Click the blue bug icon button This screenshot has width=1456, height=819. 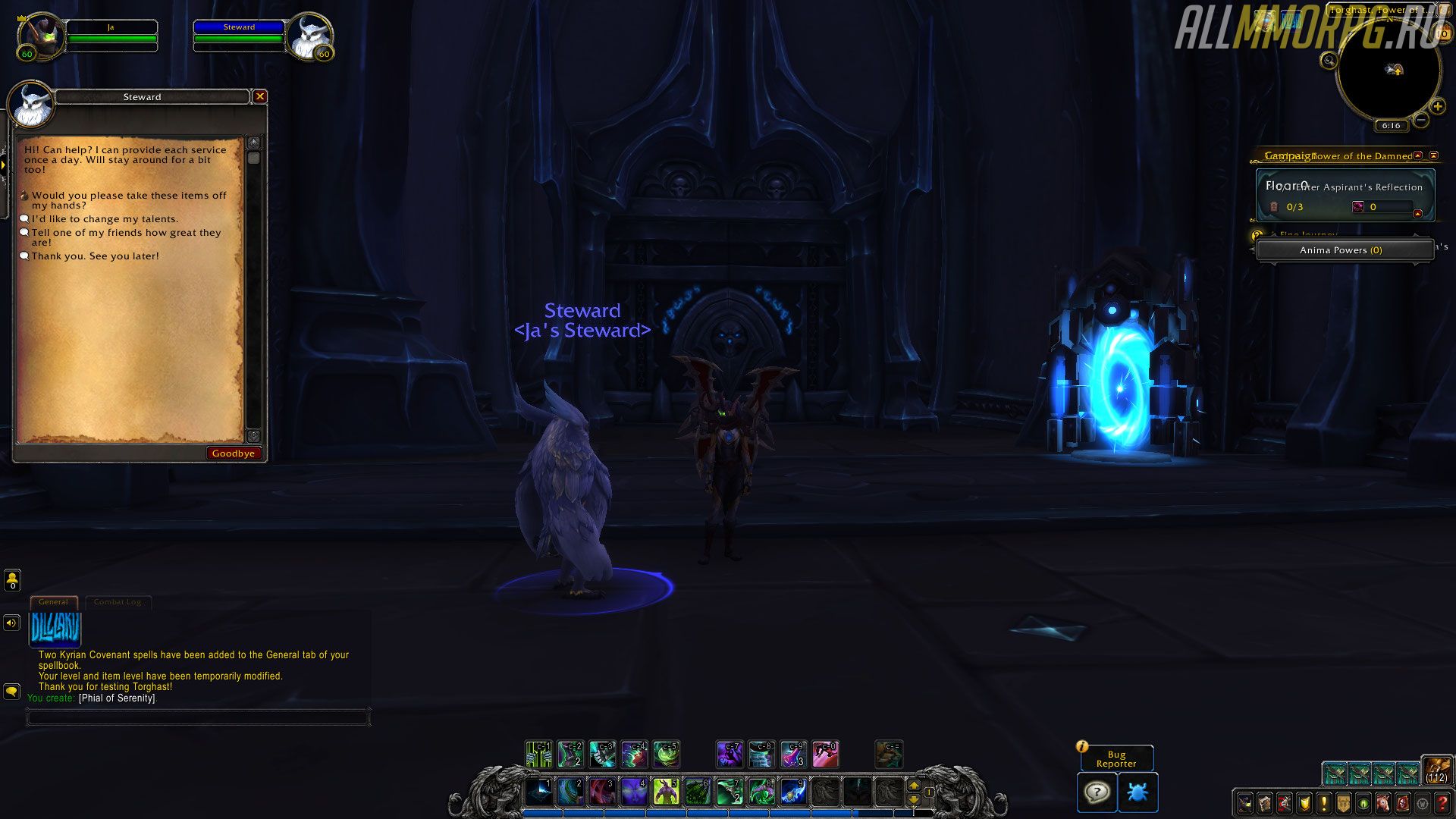tap(1137, 792)
